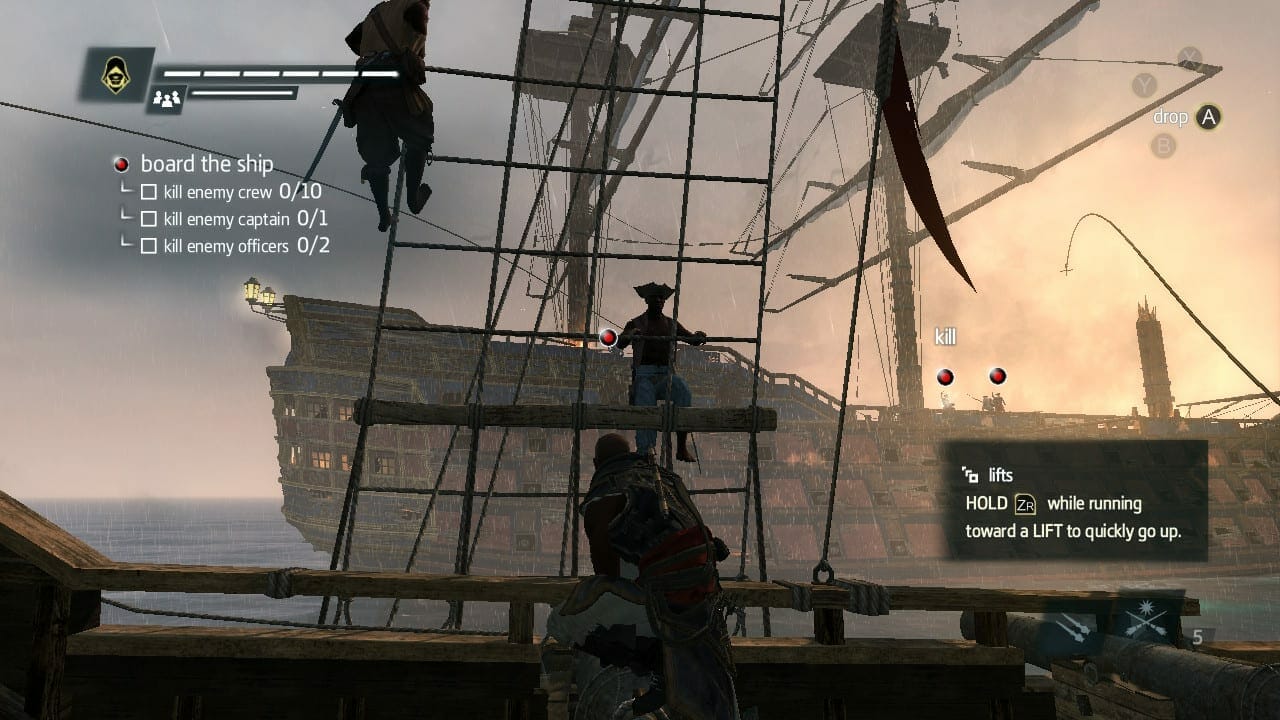Choose the ranged weapon icon beside the swords
The height and width of the screenshot is (720, 1280).
pyautogui.click(x=1075, y=626)
